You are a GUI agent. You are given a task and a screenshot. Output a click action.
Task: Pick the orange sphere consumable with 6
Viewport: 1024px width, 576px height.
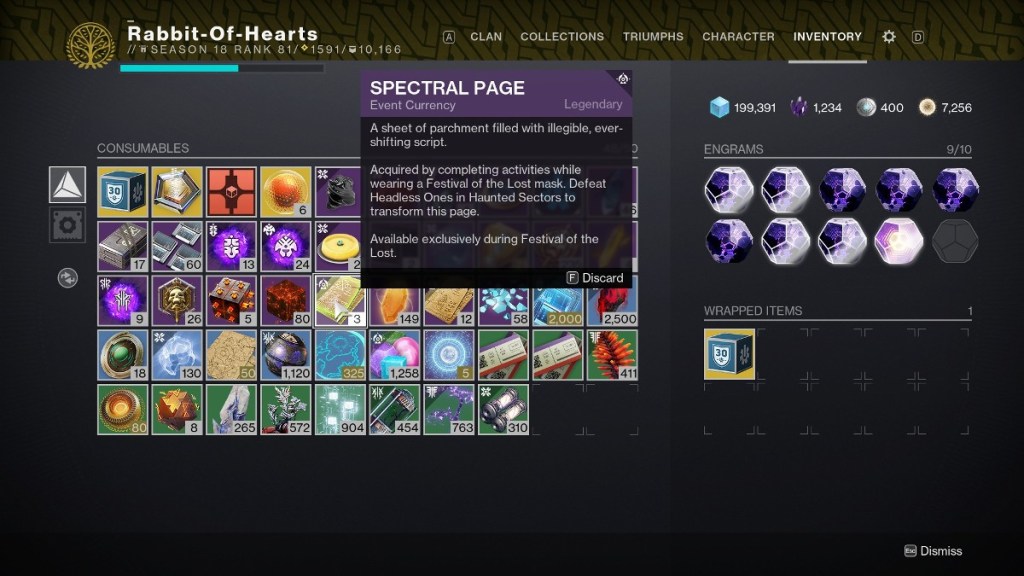point(286,192)
